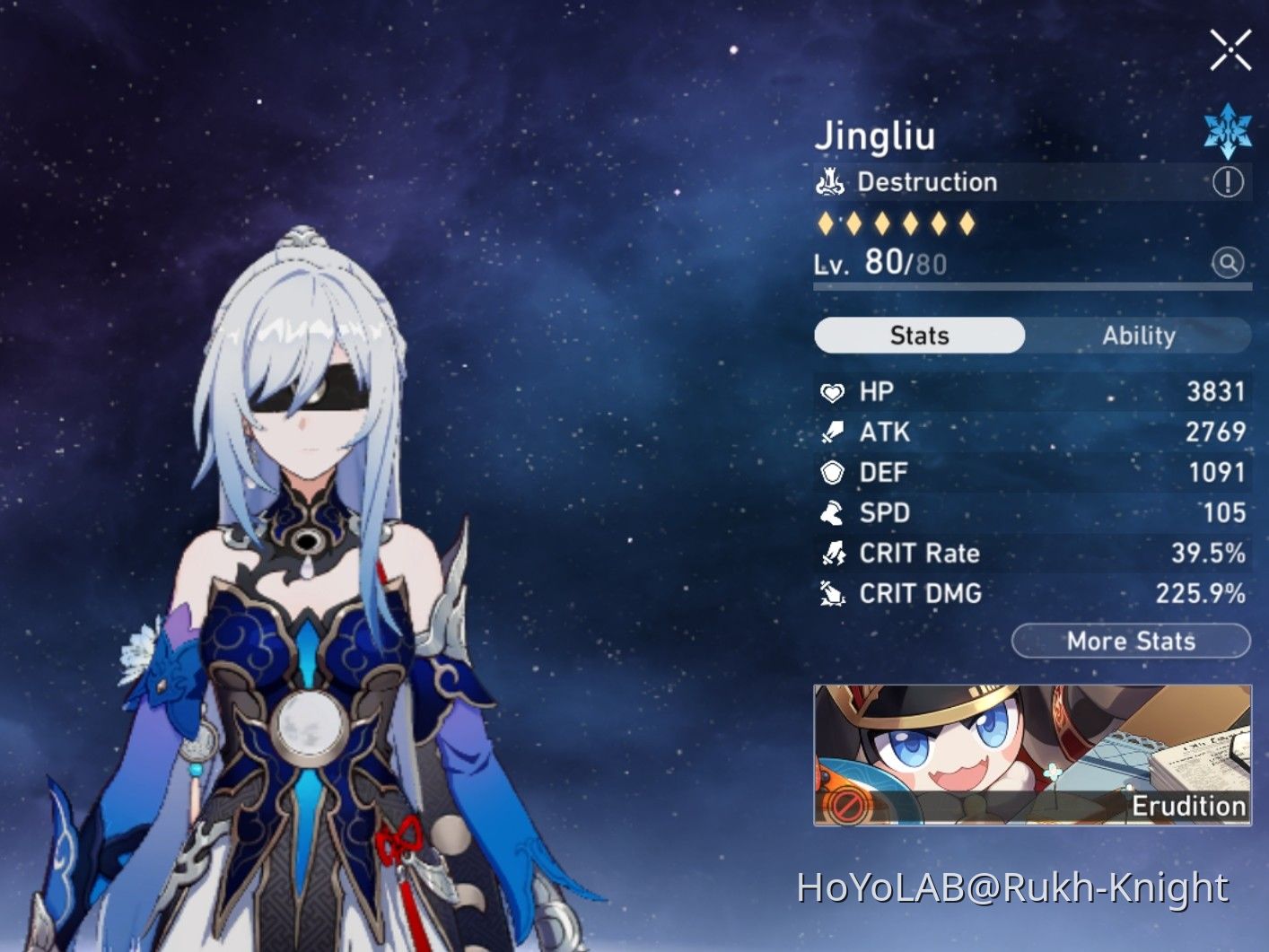Click the character name Jingliu
This screenshot has width=1269, height=952.
[x=876, y=136]
